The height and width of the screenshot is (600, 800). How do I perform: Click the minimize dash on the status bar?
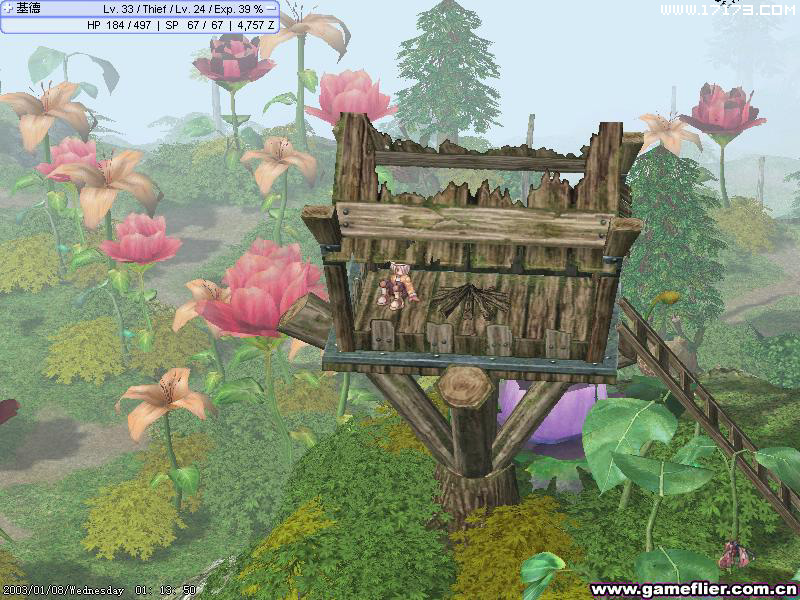272,9
